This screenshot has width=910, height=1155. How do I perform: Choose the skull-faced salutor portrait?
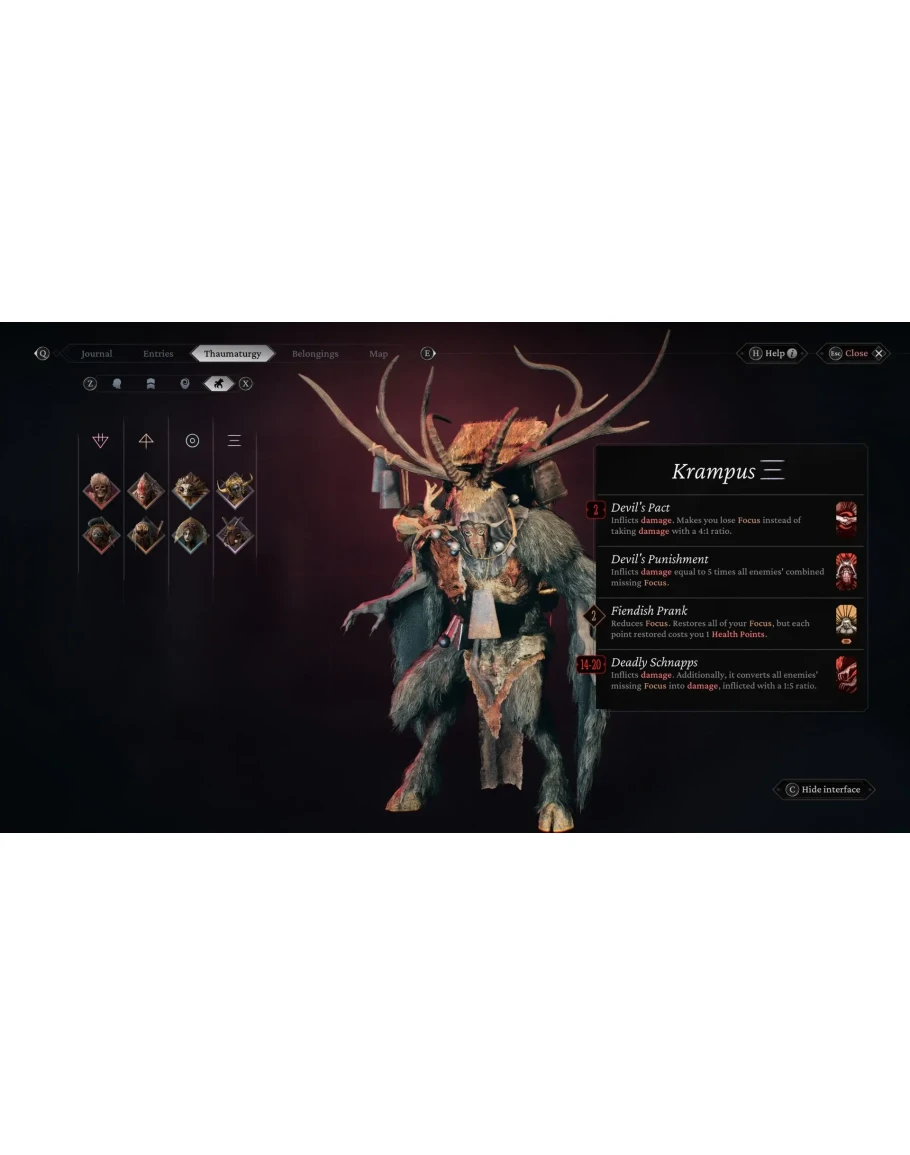(x=101, y=491)
